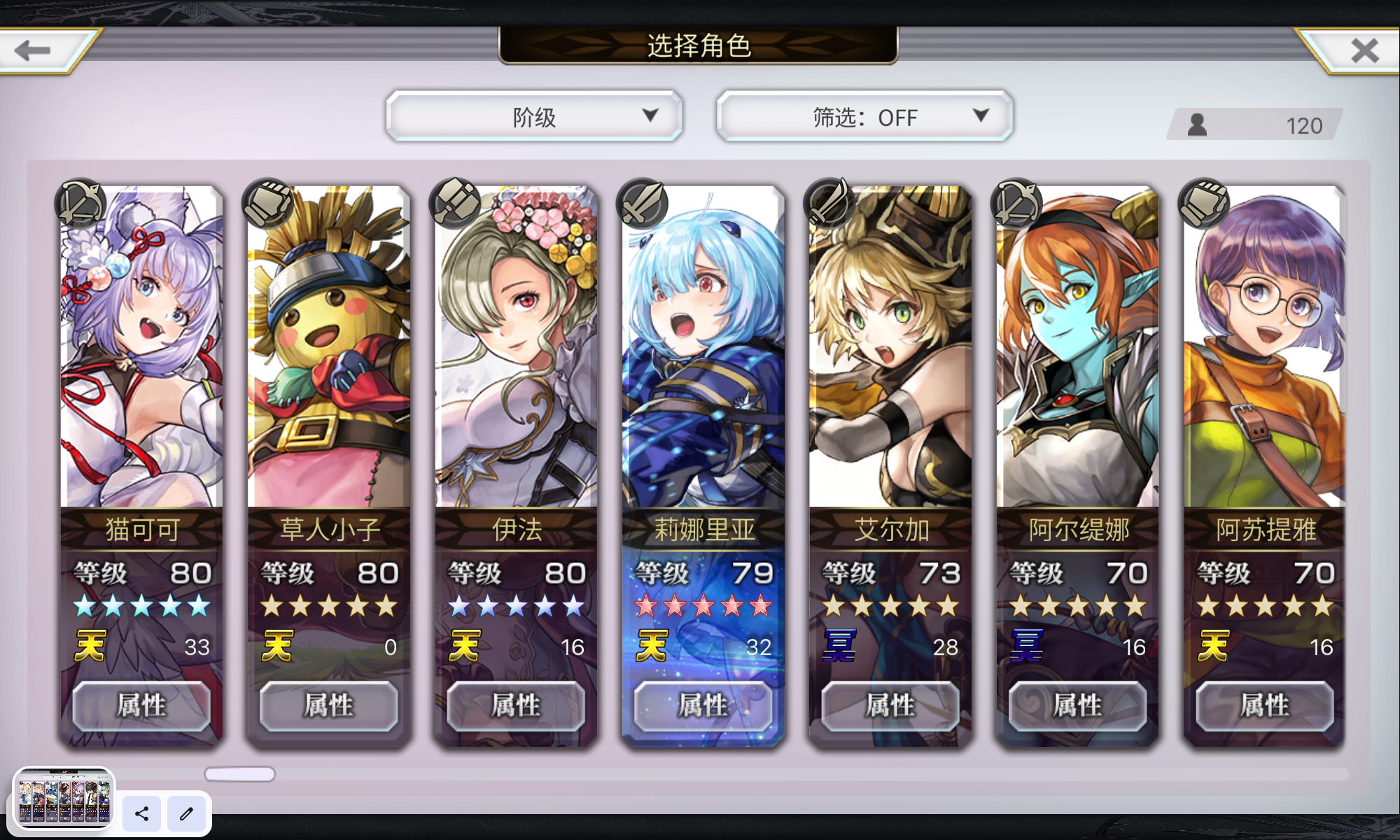
Task: Open the 阶级 sorting dropdown
Action: coord(534,116)
